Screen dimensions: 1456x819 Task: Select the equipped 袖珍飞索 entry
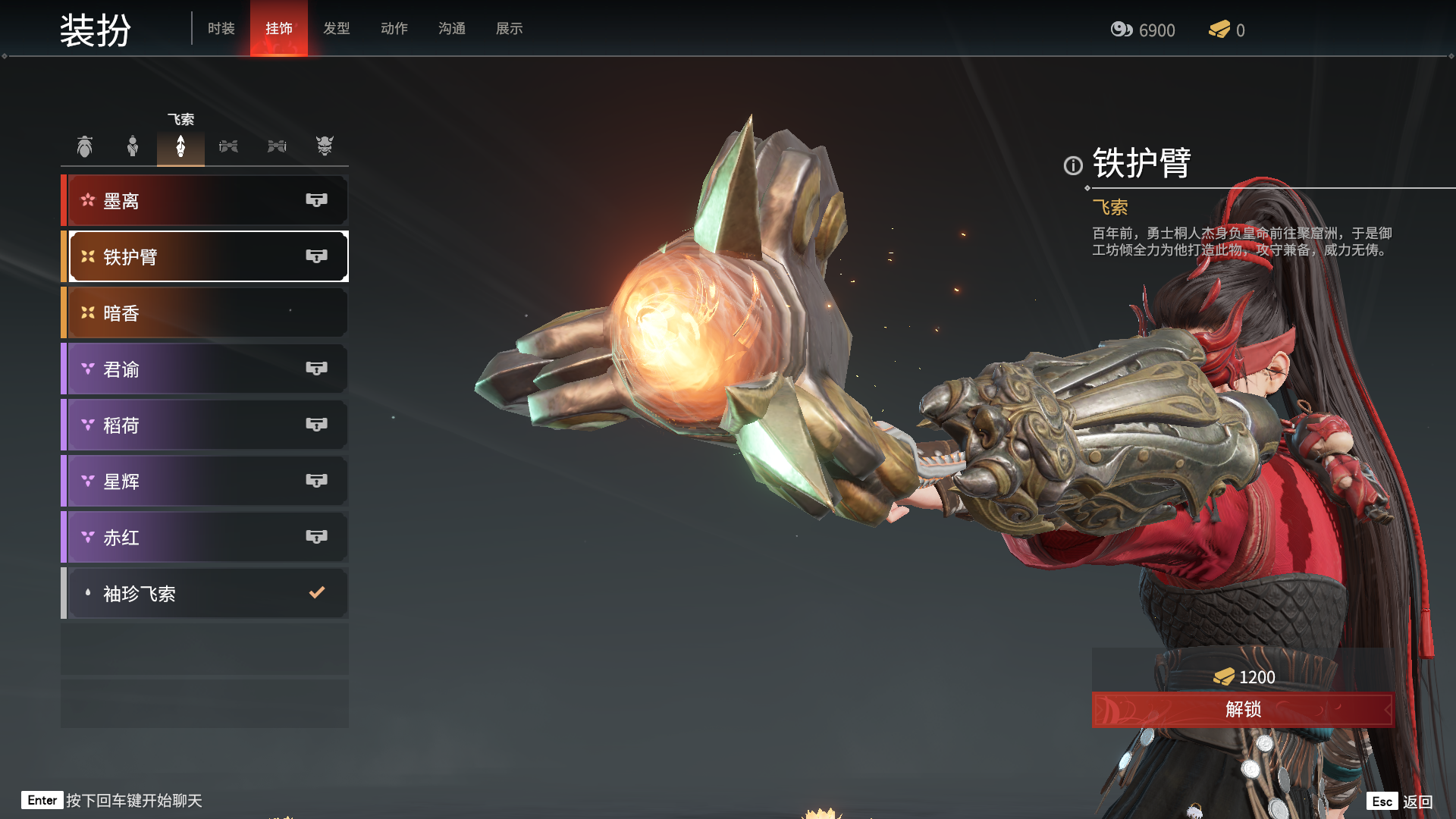pos(206,594)
